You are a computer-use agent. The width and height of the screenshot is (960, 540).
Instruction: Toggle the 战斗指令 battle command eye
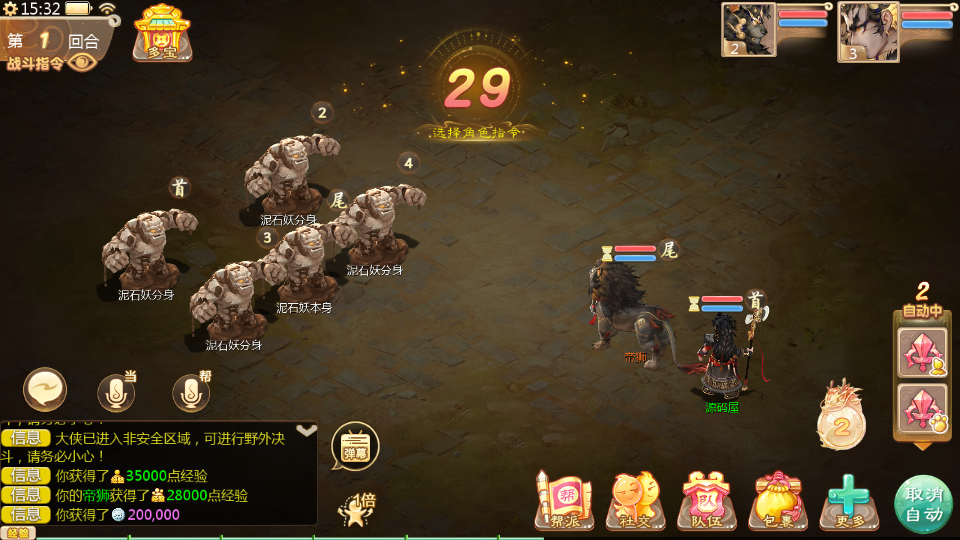click(82, 62)
